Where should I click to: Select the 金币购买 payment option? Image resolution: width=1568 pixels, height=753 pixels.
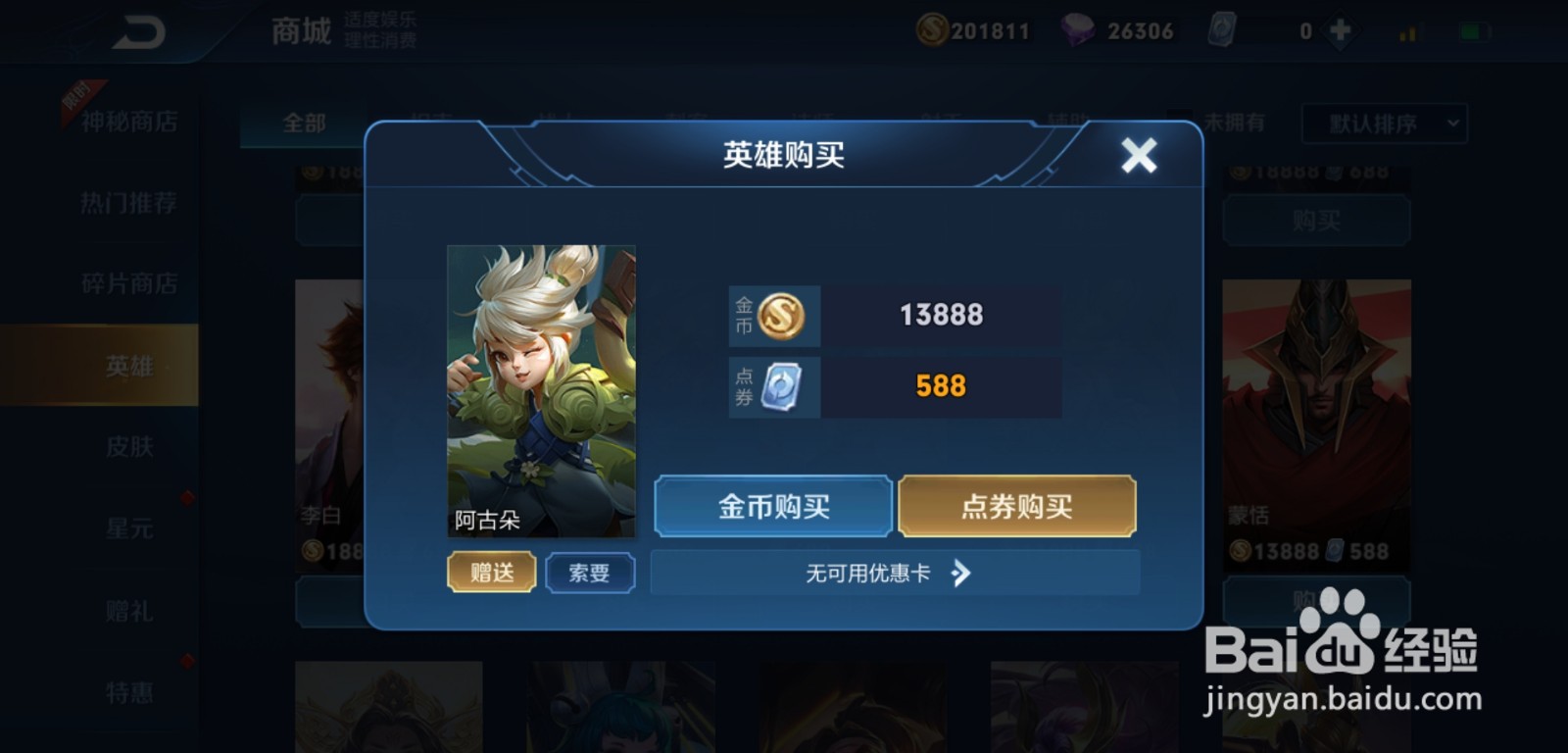click(x=772, y=507)
